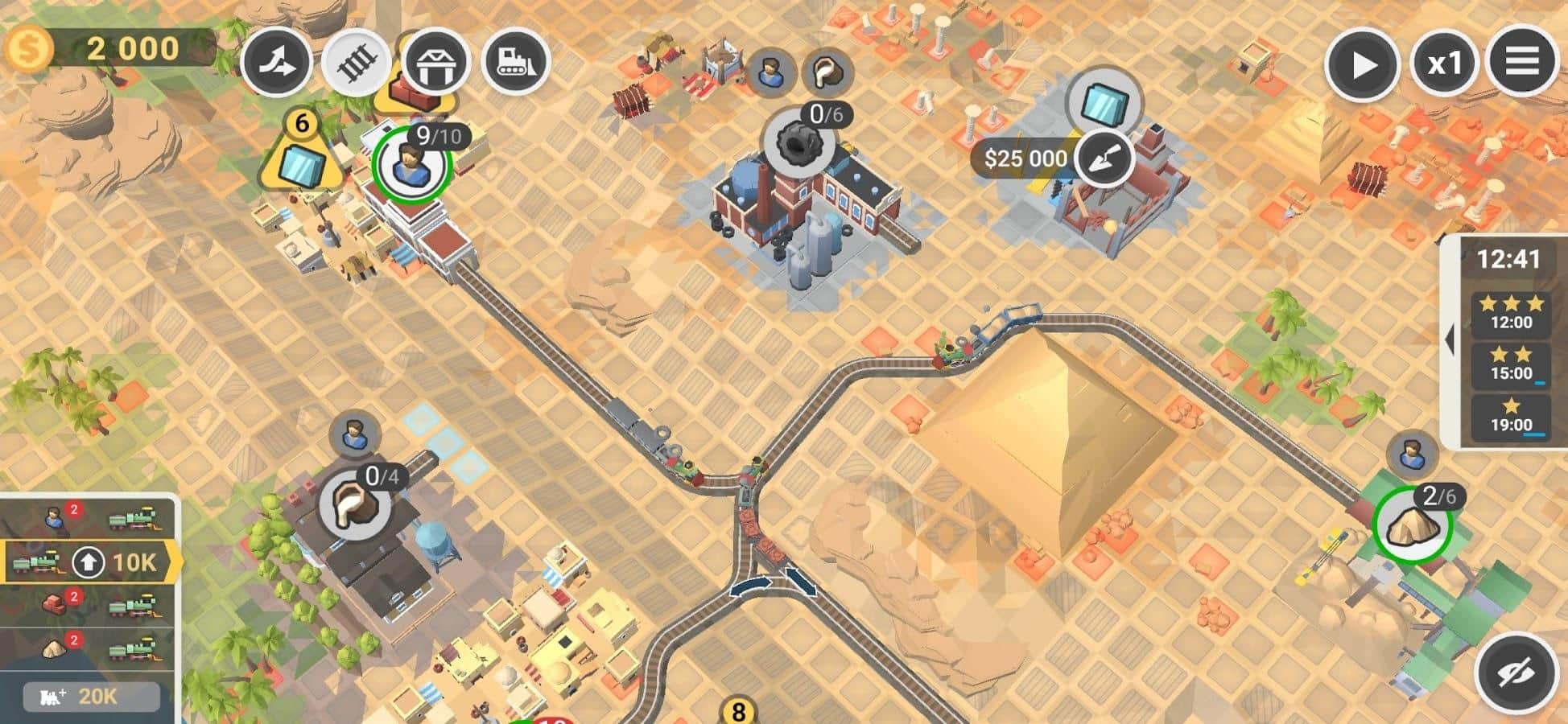Choose the rail track building tool
The image size is (1568, 724).
[x=357, y=62]
